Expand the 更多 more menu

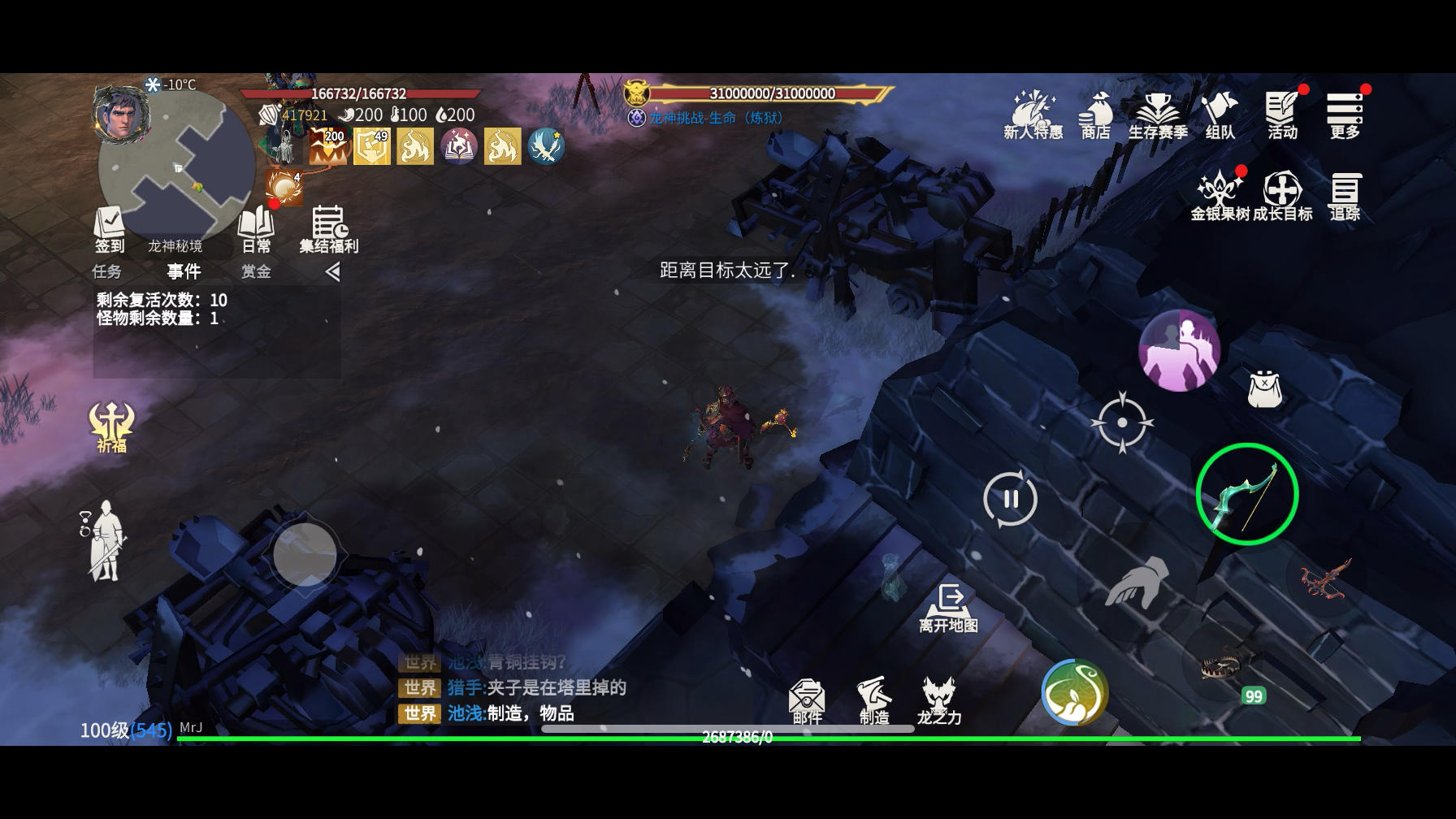click(x=1345, y=115)
